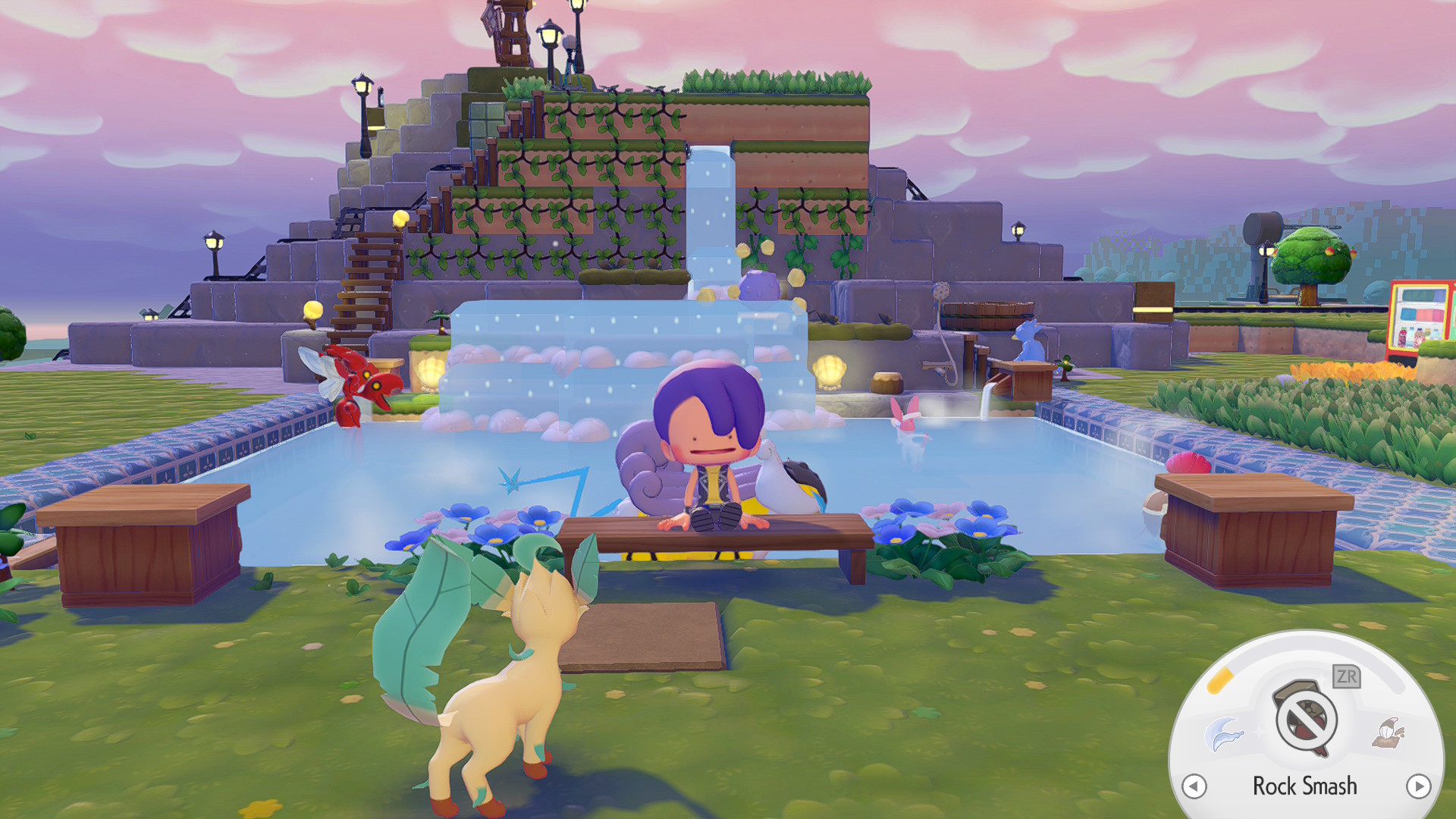Select the ground-type move icon on the wheel
The width and height of the screenshot is (1456, 819).
(x=1389, y=733)
